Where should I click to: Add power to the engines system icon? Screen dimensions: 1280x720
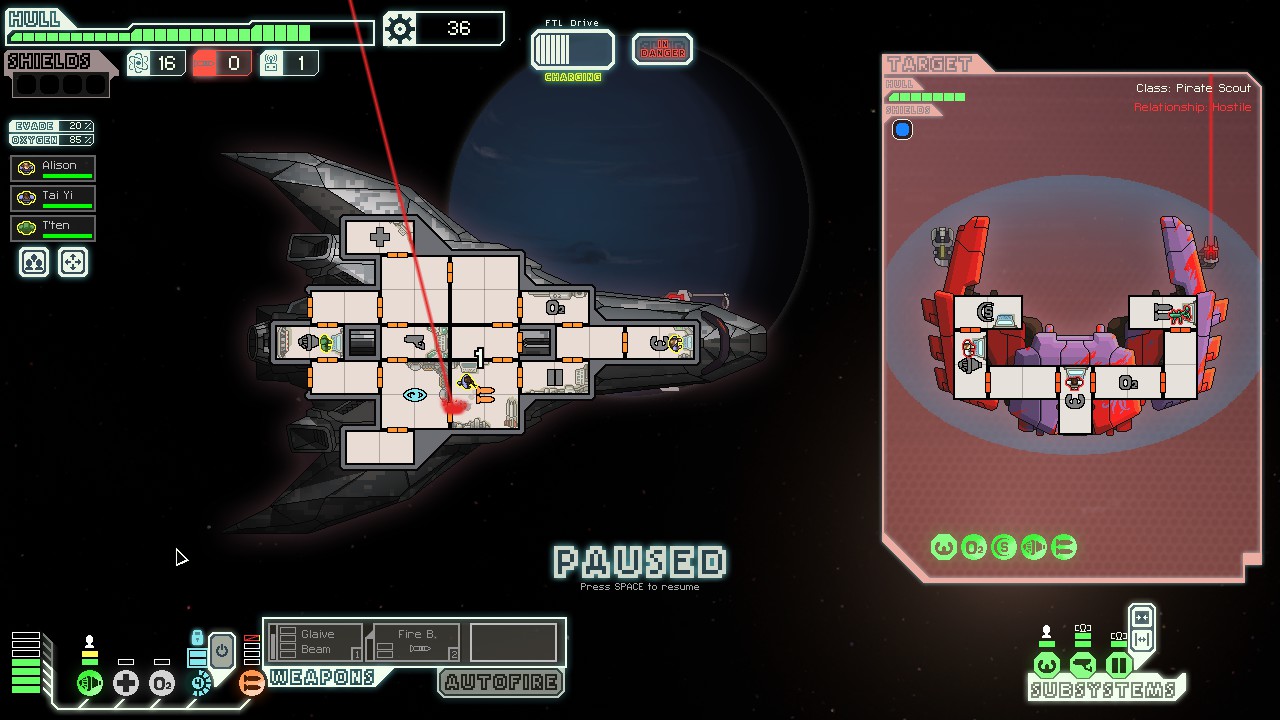click(90, 683)
